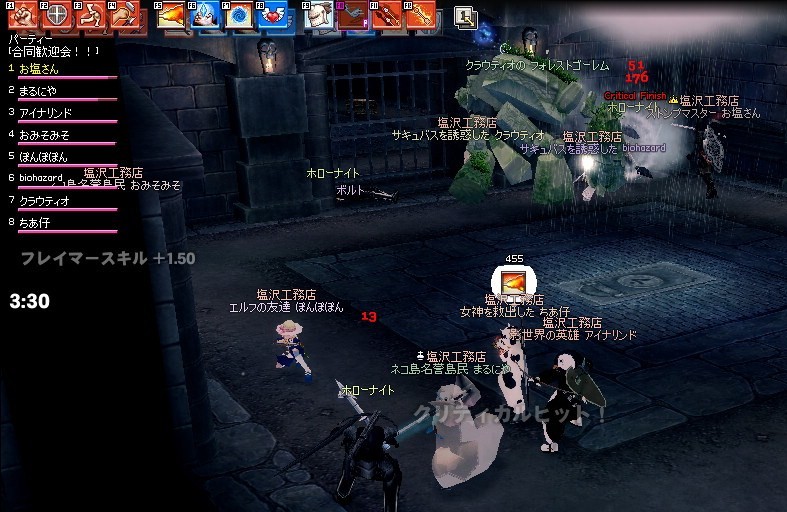Use the winged heart healing skill
The height and width of the screenshot is (512, 787).
click(272, 15)
